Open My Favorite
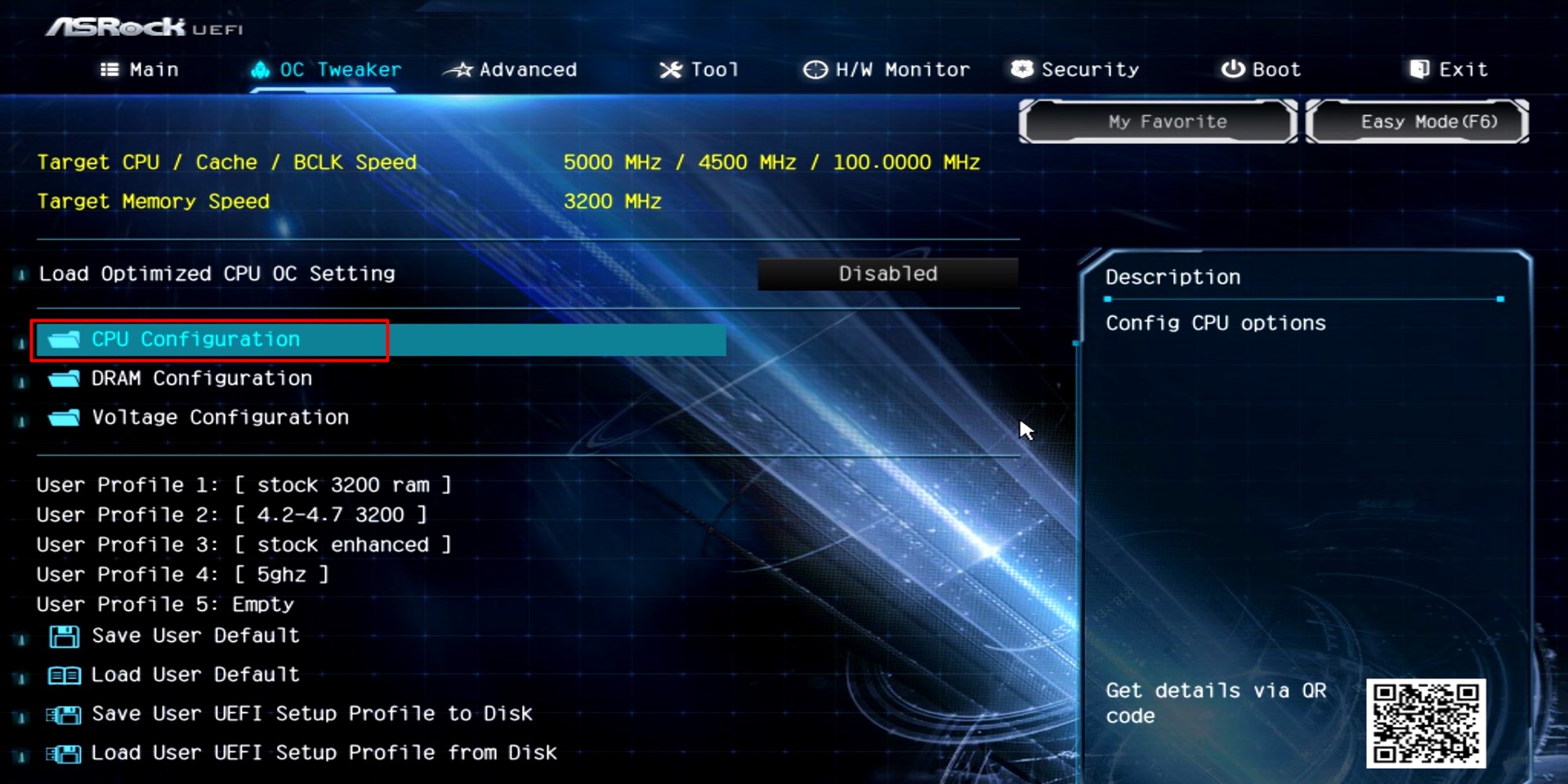Viewport: 1568px width, 784px height. [x=1158, y=122]
